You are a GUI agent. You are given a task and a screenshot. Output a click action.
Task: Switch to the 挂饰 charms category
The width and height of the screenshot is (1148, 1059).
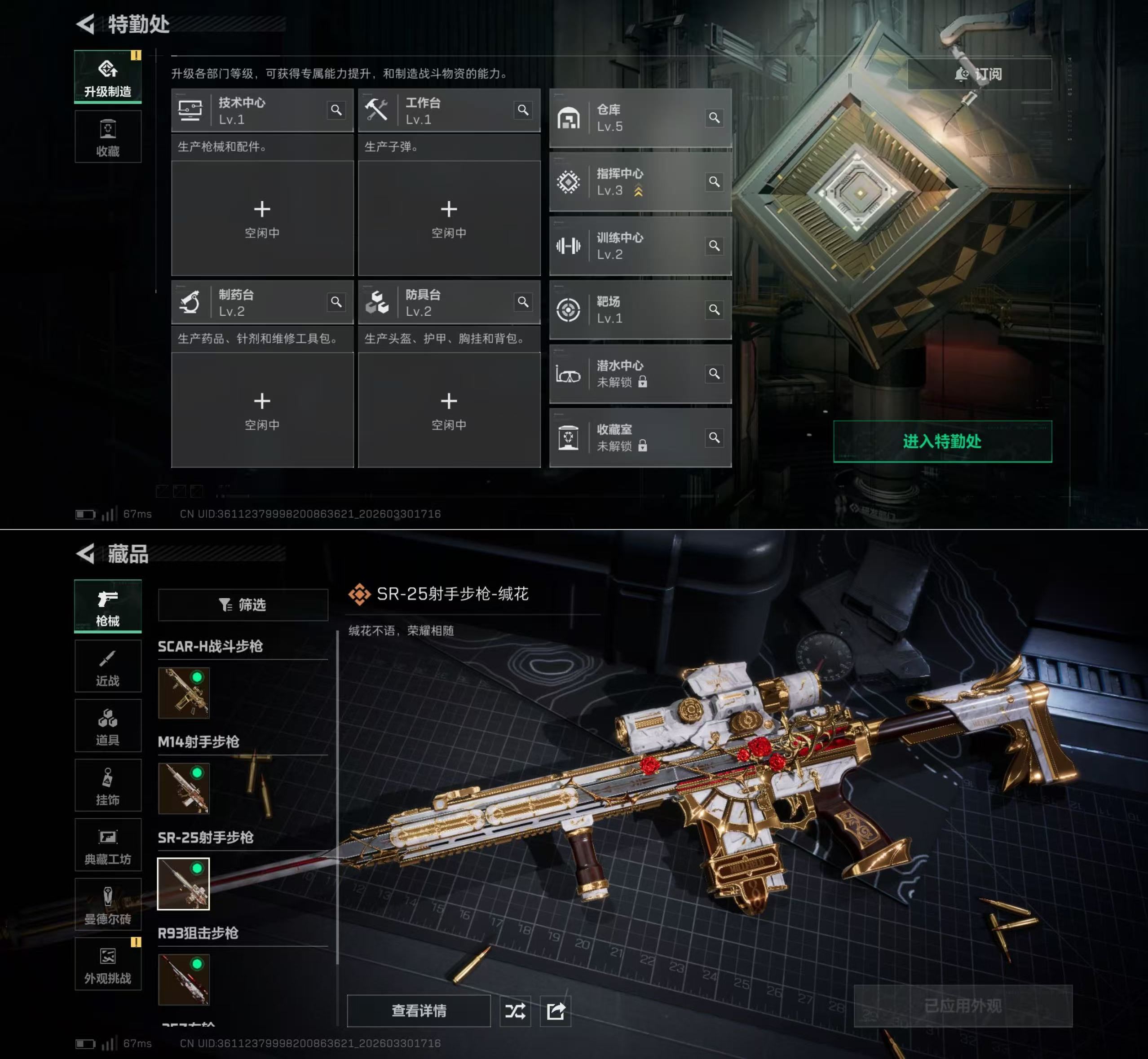(x=108, y=785)
